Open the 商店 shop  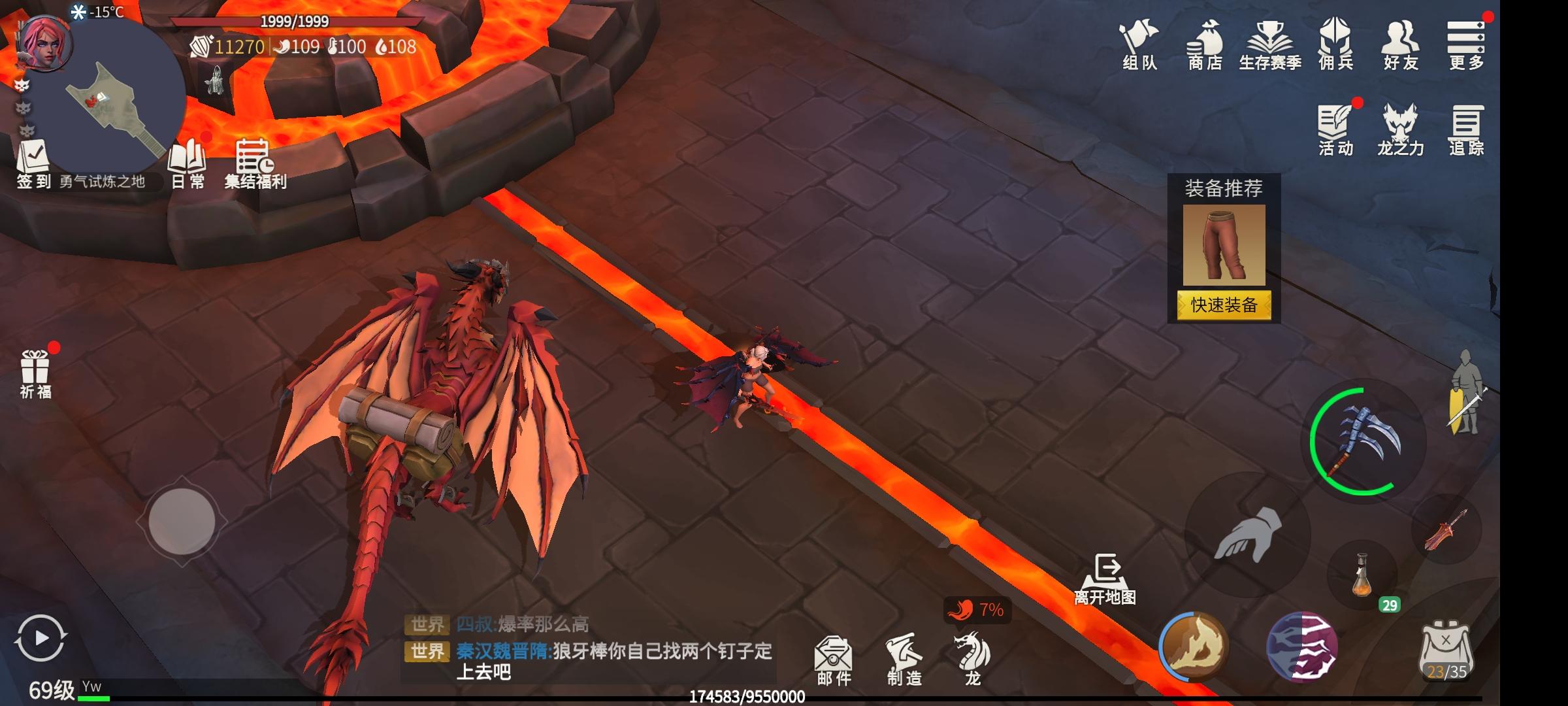[x=1205, y=44]
